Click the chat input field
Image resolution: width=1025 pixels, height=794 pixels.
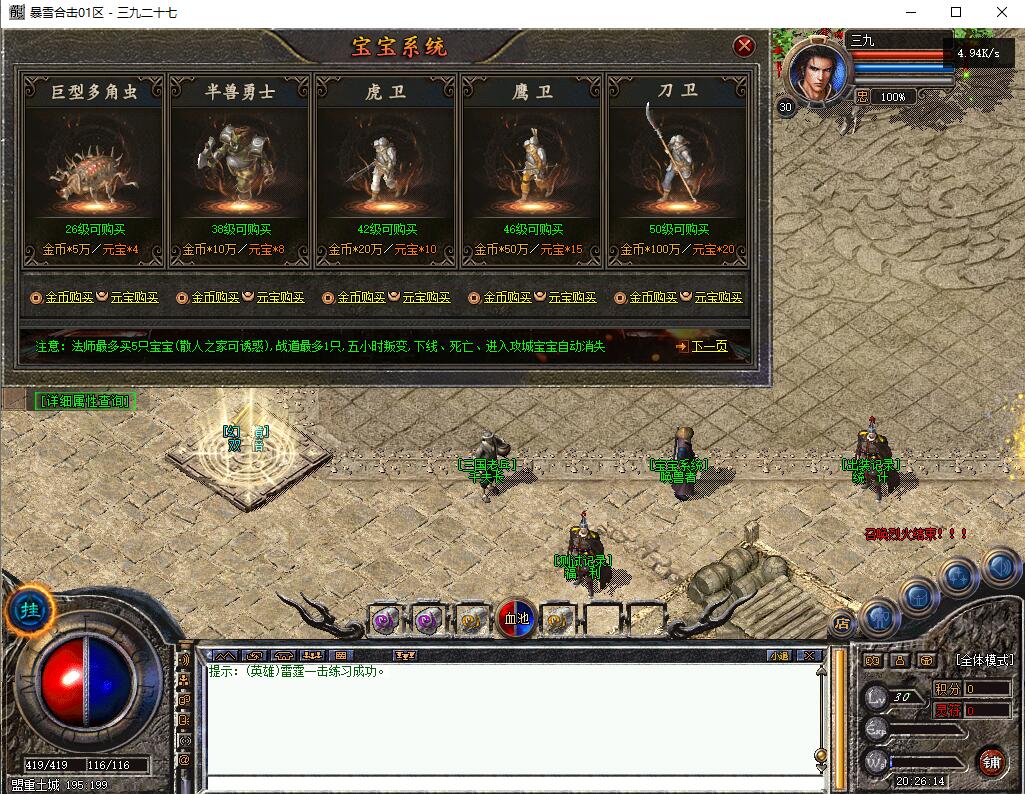[510, 783]
